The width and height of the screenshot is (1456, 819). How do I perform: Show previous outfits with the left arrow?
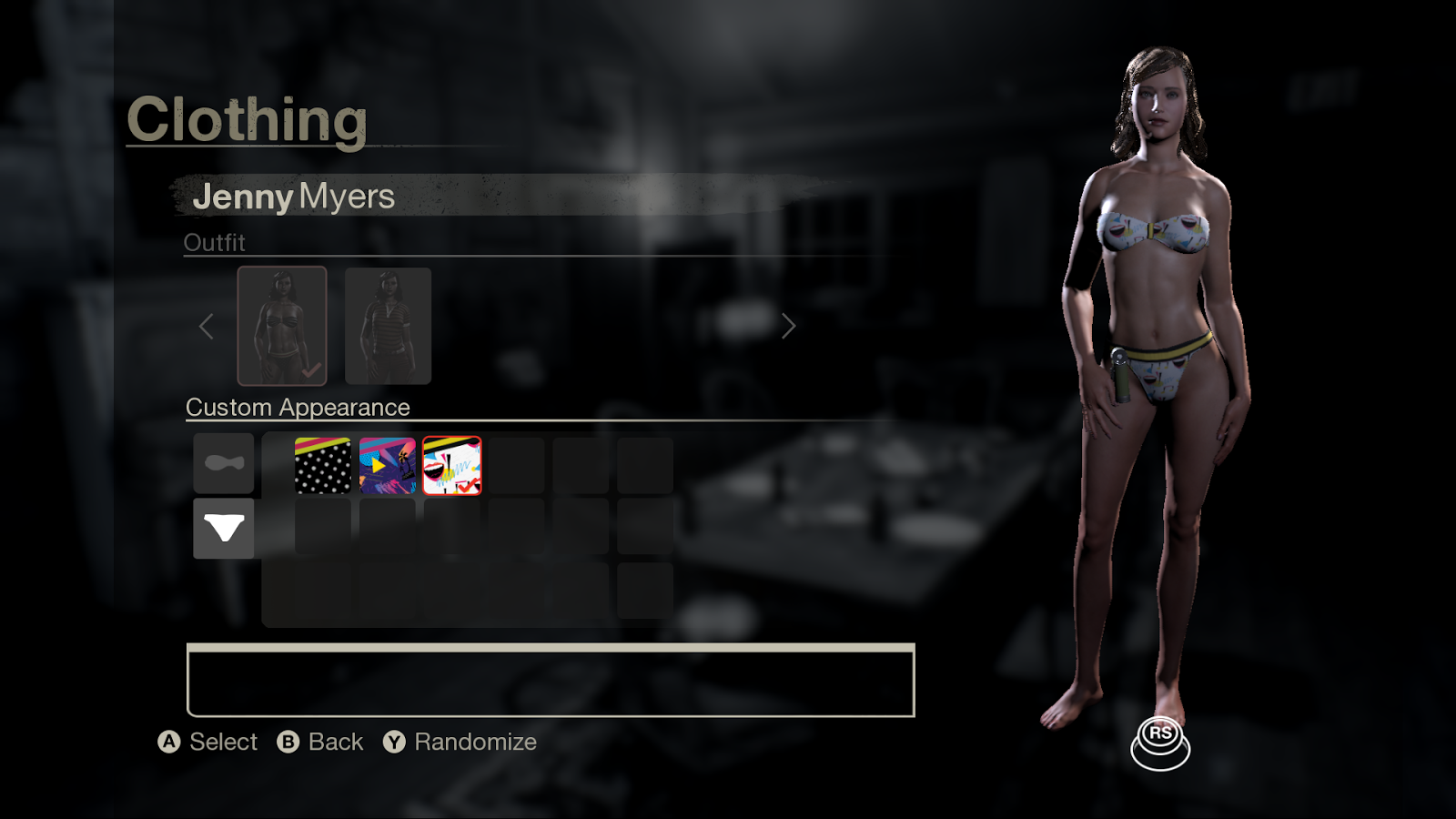pyautogui.click(x=207, y=326)
